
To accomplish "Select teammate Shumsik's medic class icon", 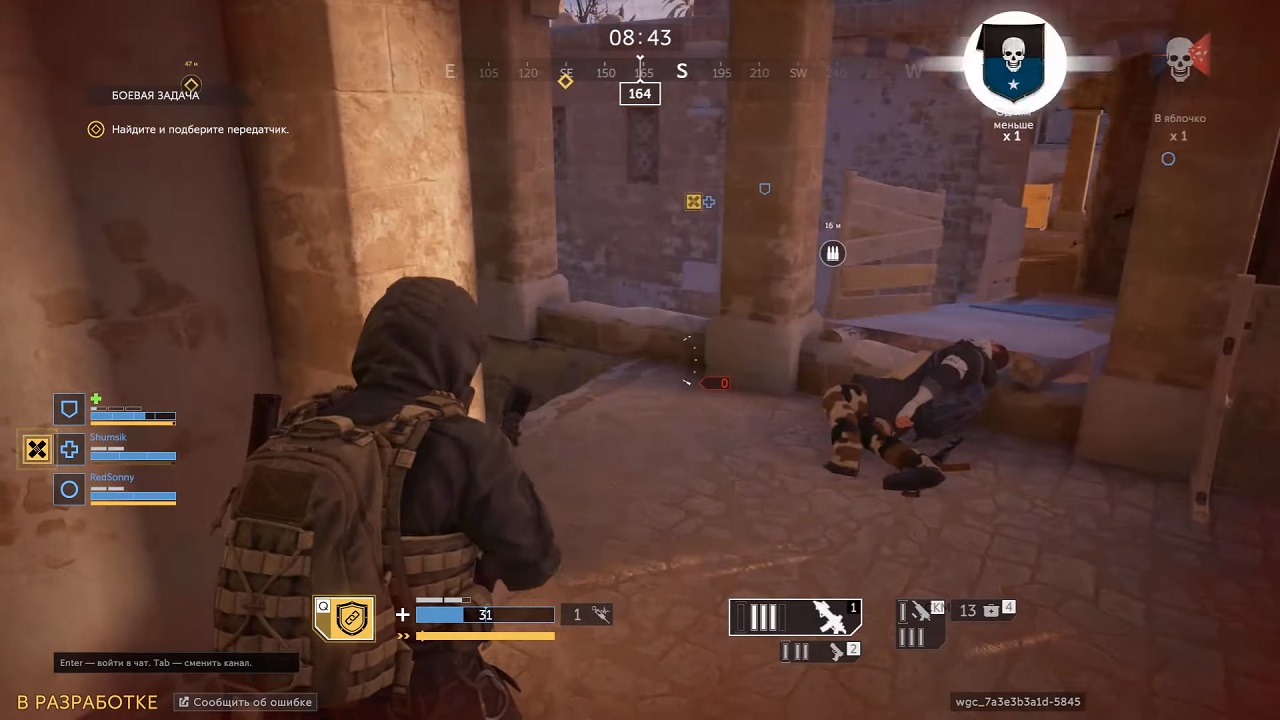I will (69, 450).
